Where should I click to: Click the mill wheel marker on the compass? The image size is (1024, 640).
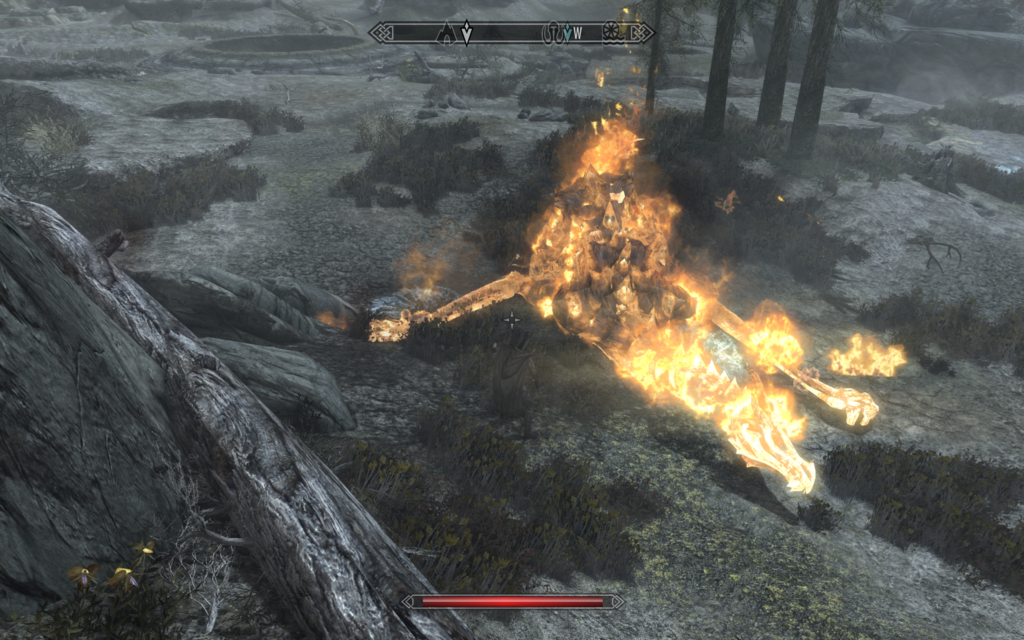point(612,33)
